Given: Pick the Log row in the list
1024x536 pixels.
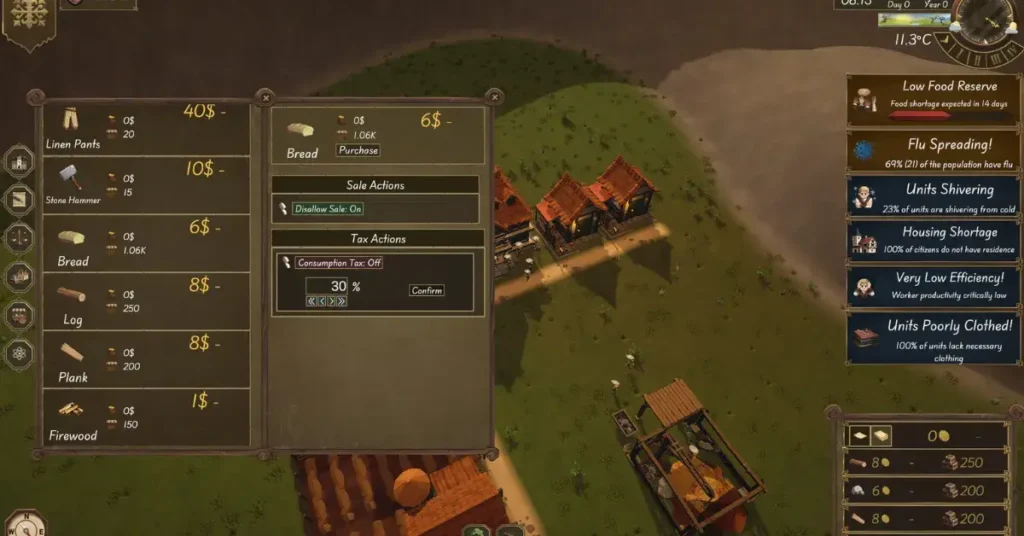Looking at the screenshot, I should 145,302.
